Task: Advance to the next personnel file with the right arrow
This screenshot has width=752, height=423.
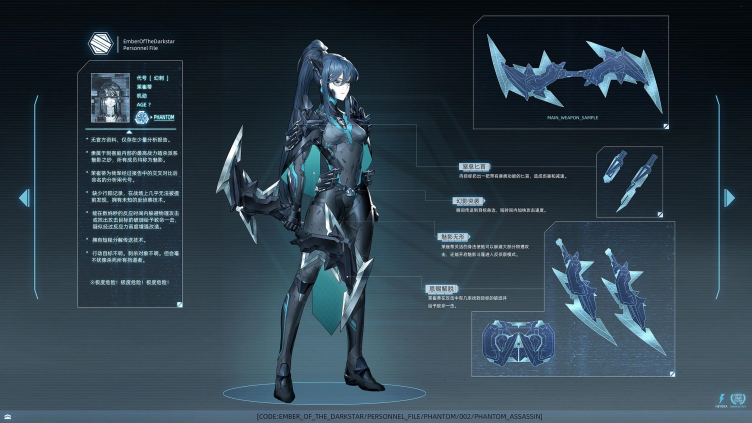Action: coord(730,198)
